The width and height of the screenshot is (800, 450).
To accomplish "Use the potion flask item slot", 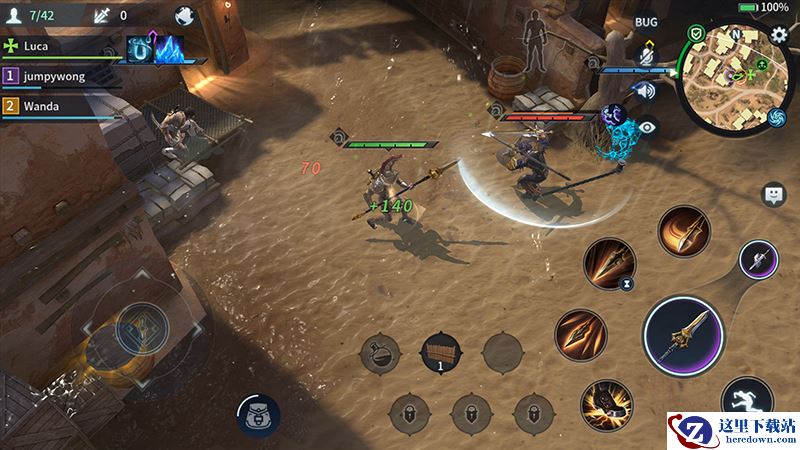I will click(x=380, y=353).
